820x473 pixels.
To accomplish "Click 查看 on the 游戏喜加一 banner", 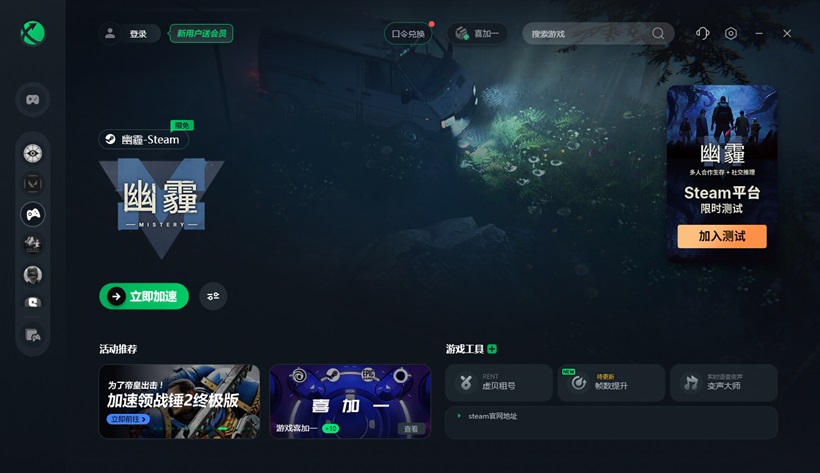I will tap(410, 429).
